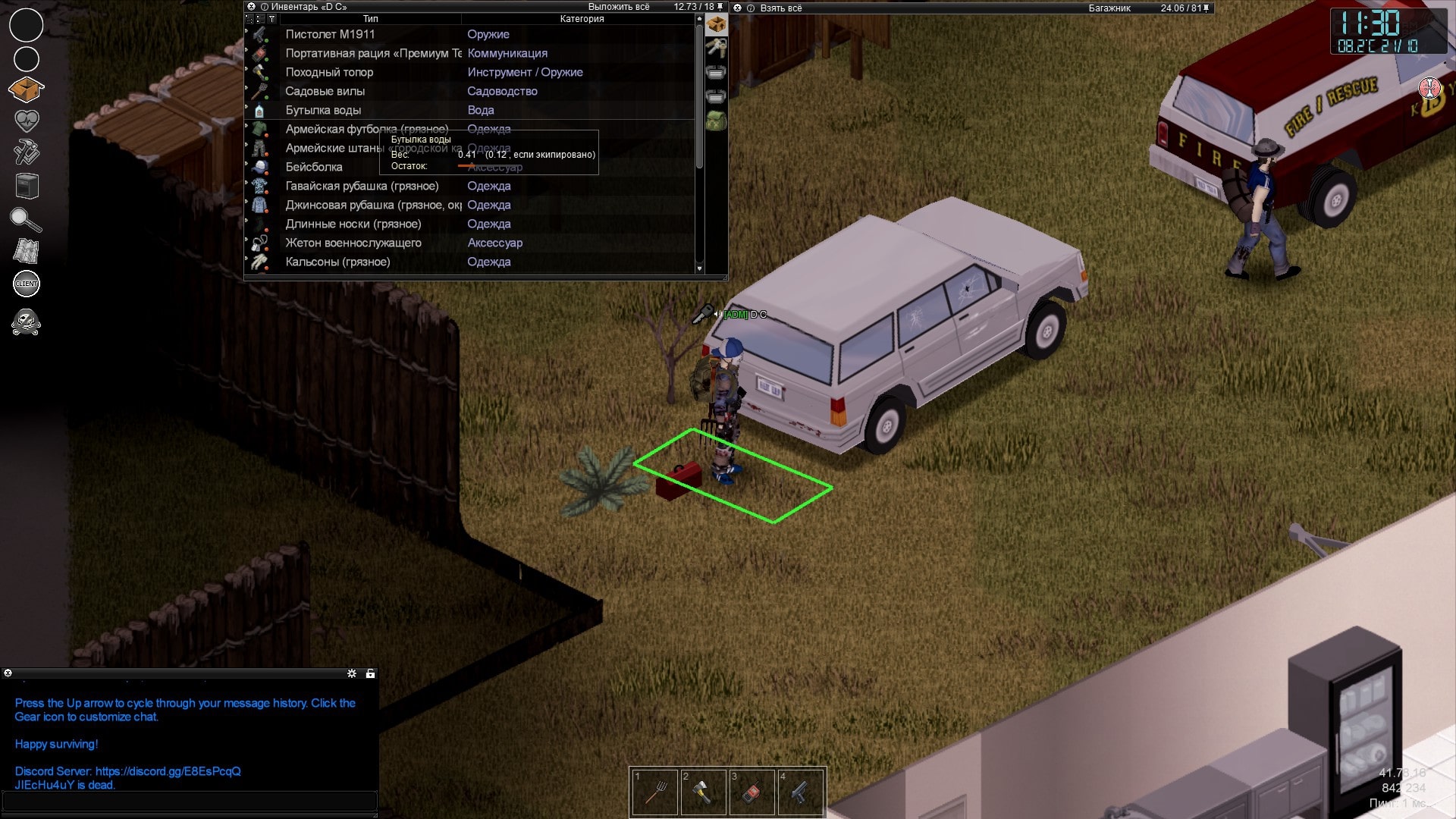1456x819 pixels.
Task: Close the Багажник loot window
Action: click(x=737, y=8)
